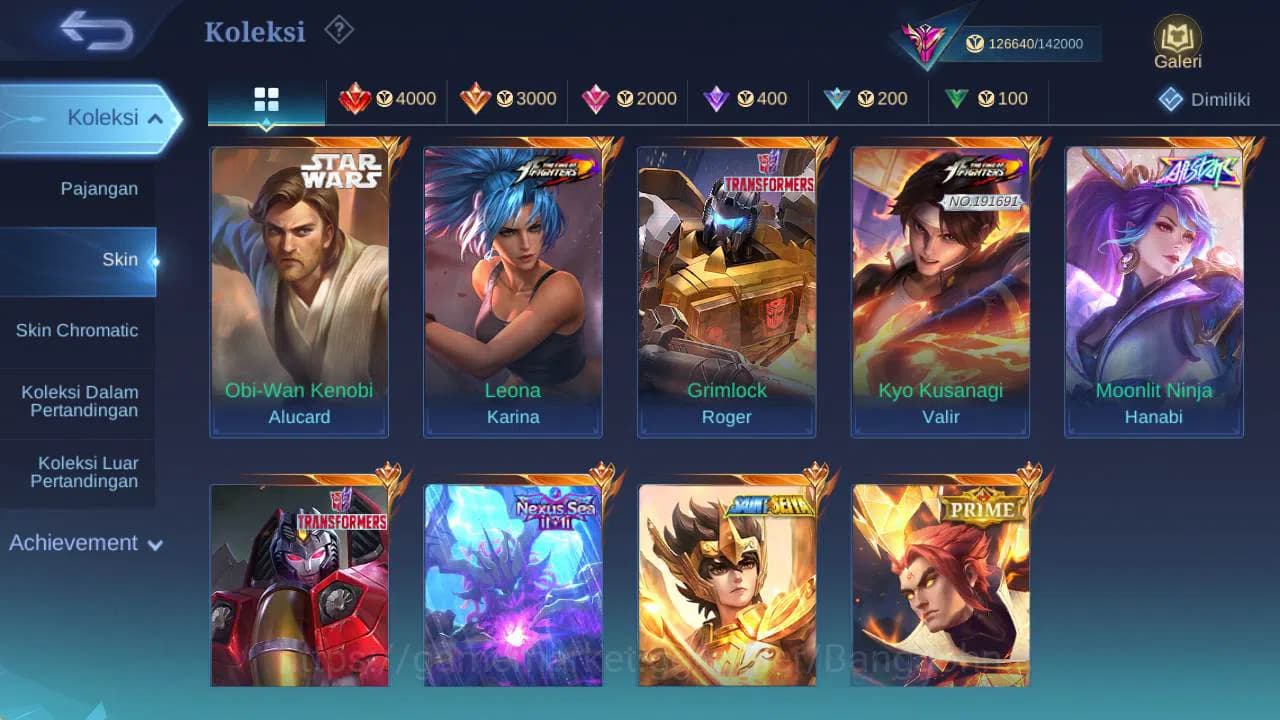Open the collection badge emblem at top
Image resolution: width=1280 pixels, height=720 pixels.
[925, 40]
